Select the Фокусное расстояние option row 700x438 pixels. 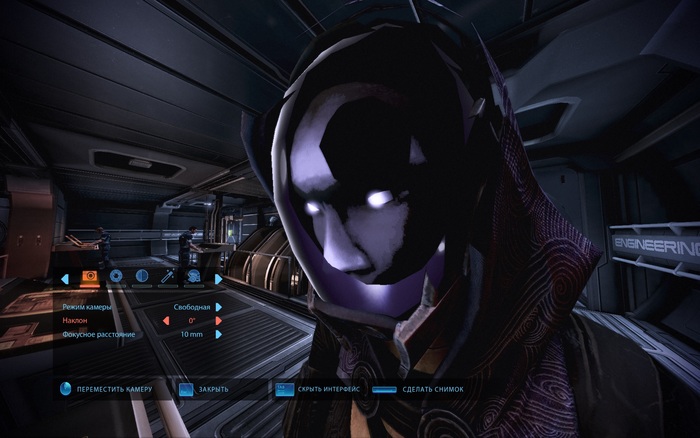pyautogui.click(x=98, y=334)
